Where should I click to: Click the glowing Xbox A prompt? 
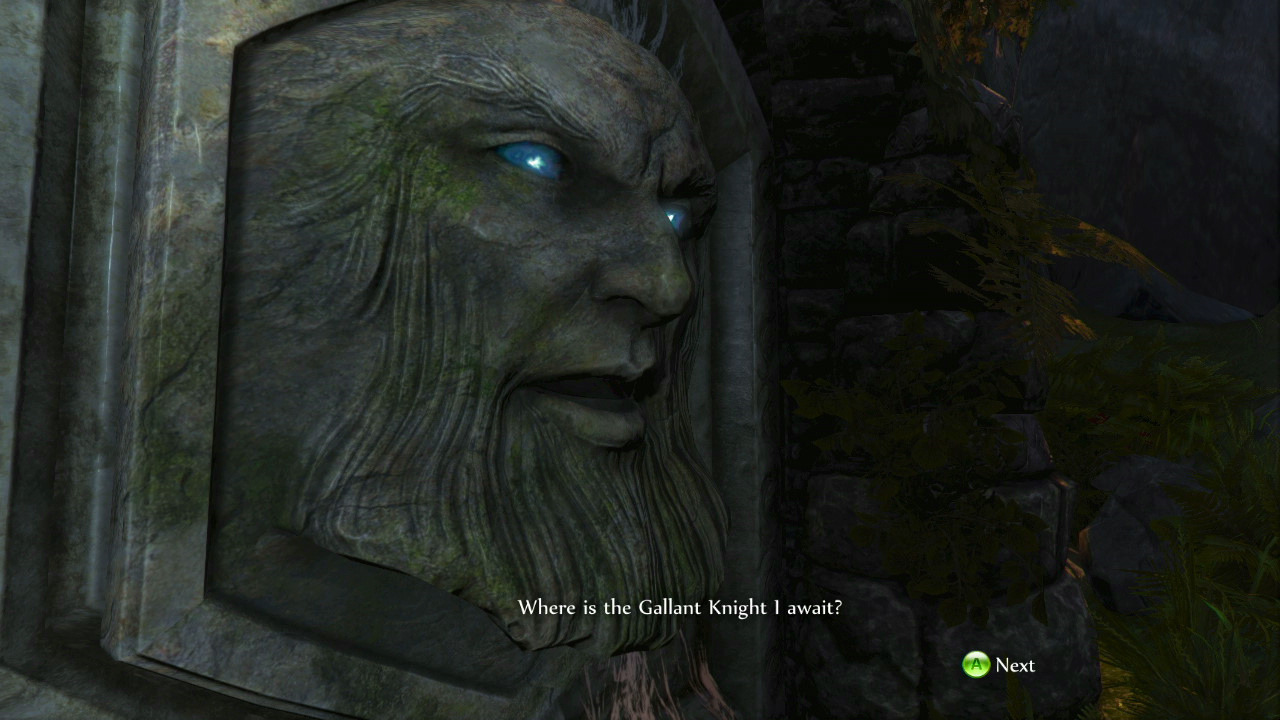pos(974,665)
